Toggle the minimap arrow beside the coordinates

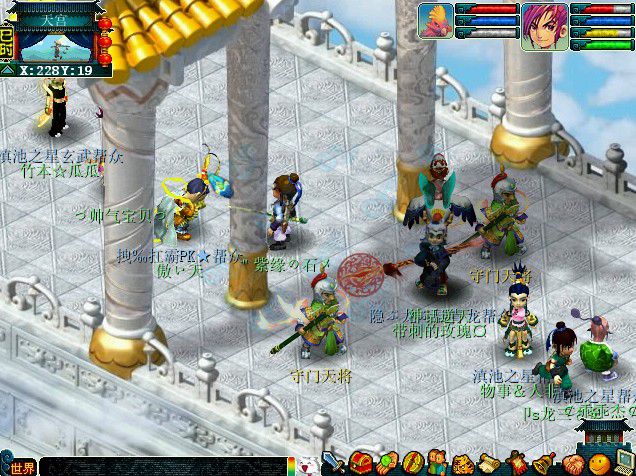(x=10, y=70)
